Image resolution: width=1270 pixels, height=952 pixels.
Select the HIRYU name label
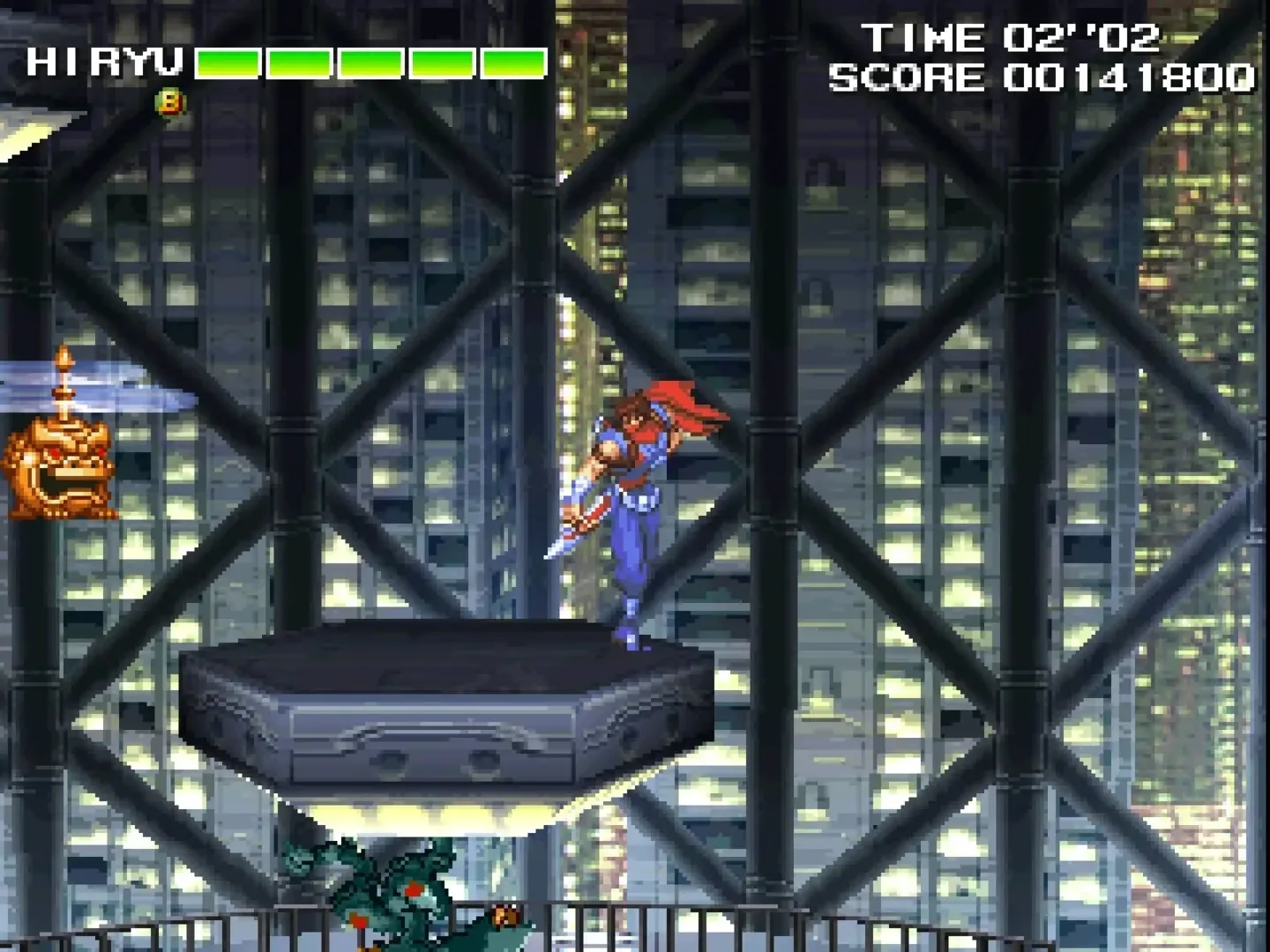click(x=106, y=63)
